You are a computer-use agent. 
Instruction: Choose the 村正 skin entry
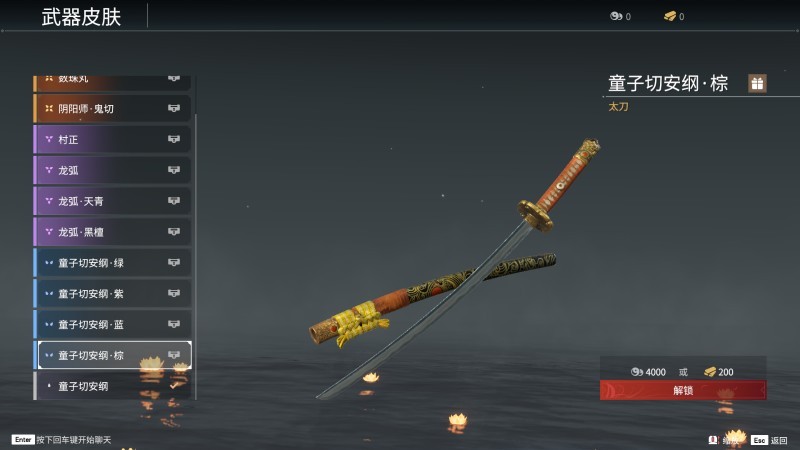tap(112, 139)
